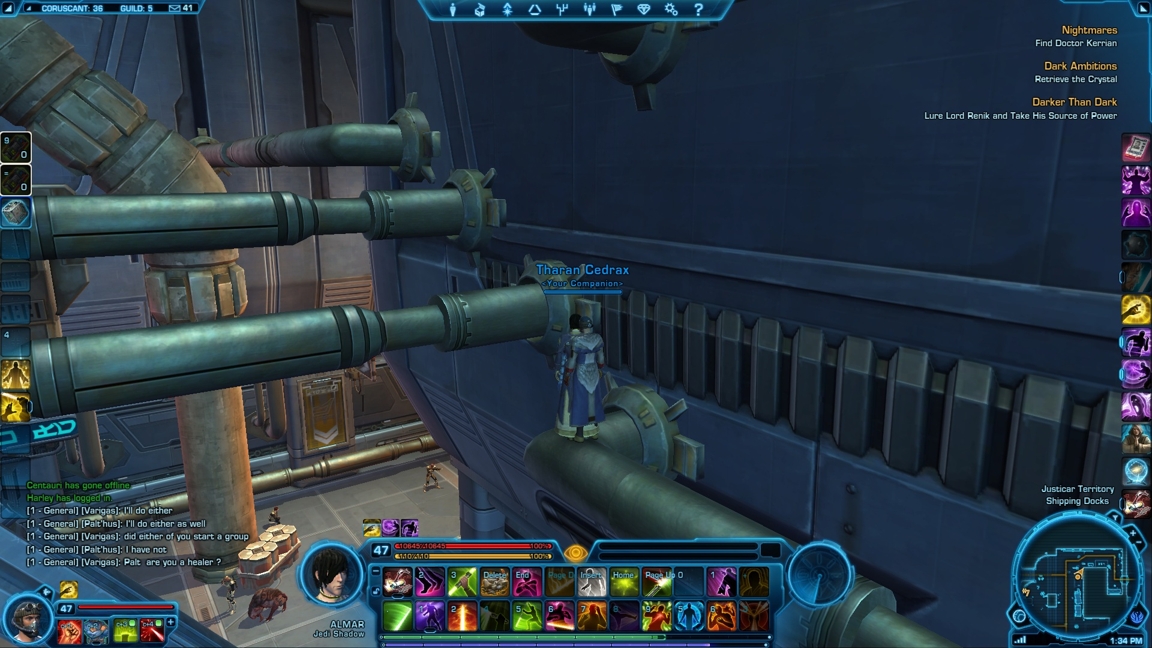Image resolution: width=1152 pixels, height=648 pixels.
Task: Select the Nightmares quest in the tracker
Action: coord(1088,31)
